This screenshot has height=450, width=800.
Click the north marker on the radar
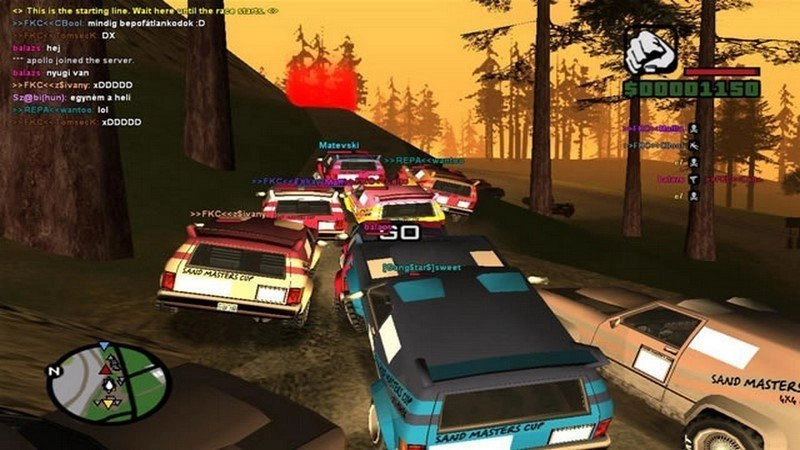[55, 372]
